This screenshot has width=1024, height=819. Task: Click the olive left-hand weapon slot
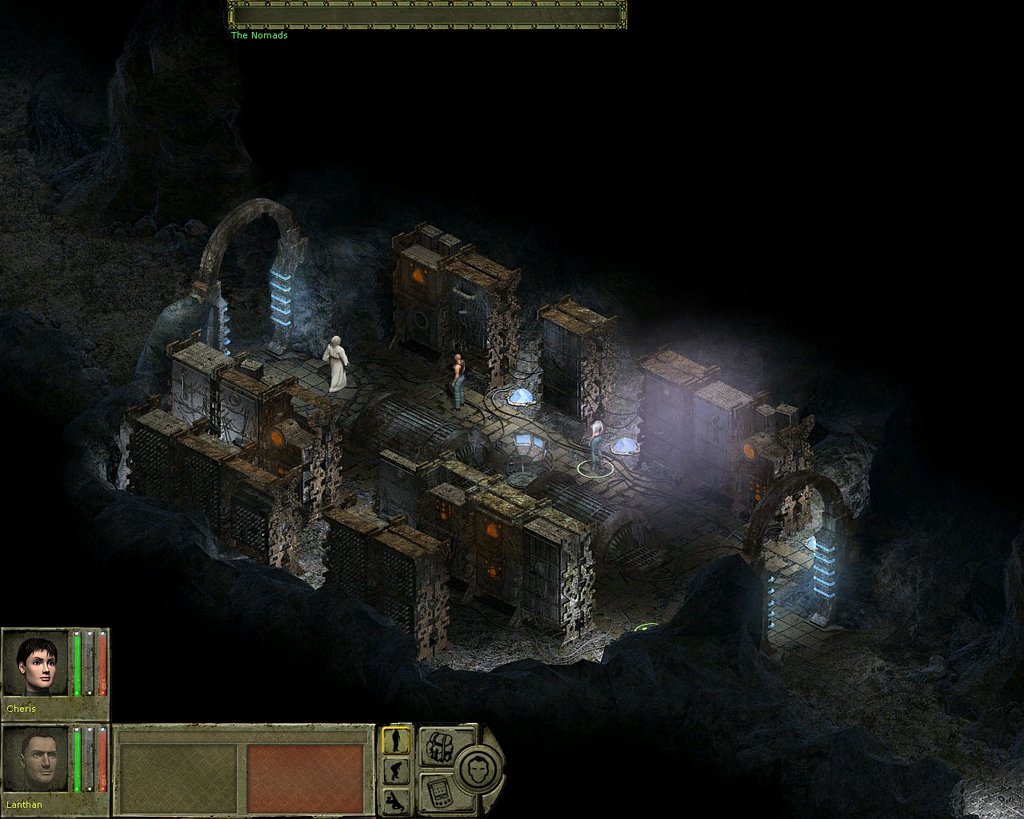pyautogui.click(x=178, y=778)
